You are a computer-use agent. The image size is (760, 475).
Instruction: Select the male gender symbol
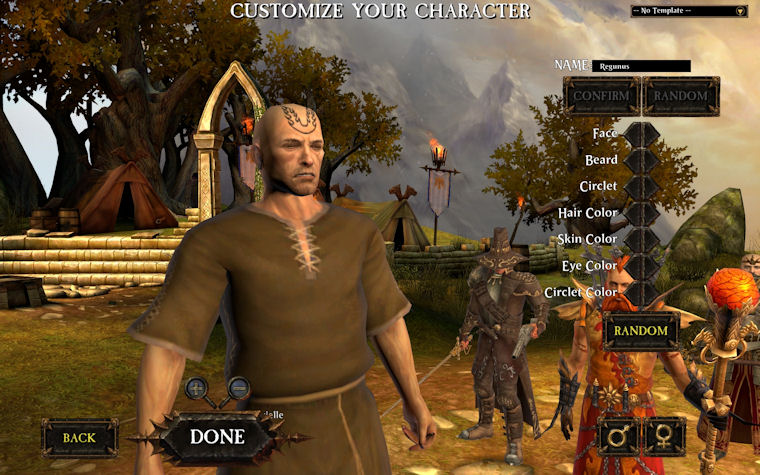619,436
